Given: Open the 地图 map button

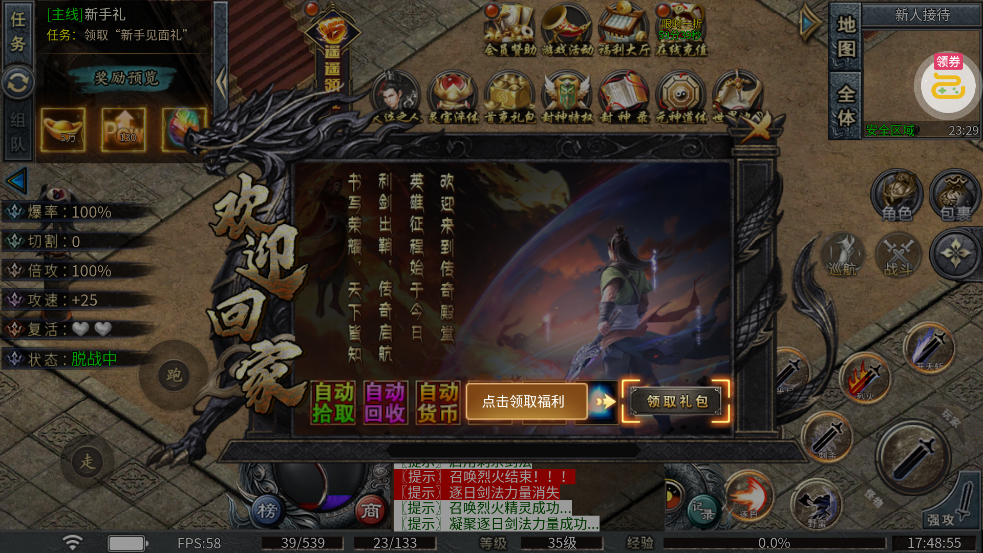Looking at the screenshot, I should [x=846, y=38].
